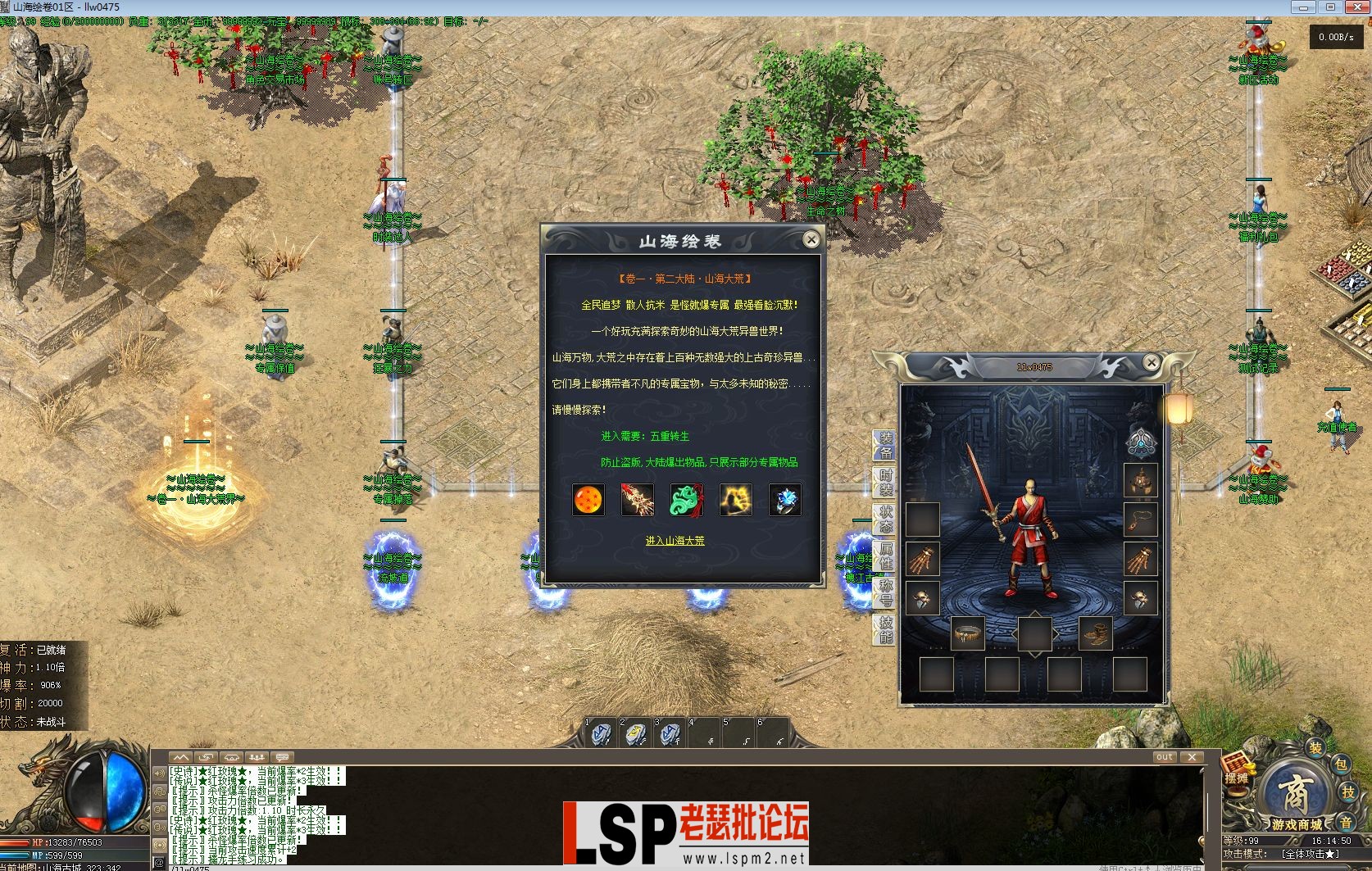The width and height of the screenshot is (1372, 871).
Task: Select the green jade beast reward icon
Action: click(686, 500)
